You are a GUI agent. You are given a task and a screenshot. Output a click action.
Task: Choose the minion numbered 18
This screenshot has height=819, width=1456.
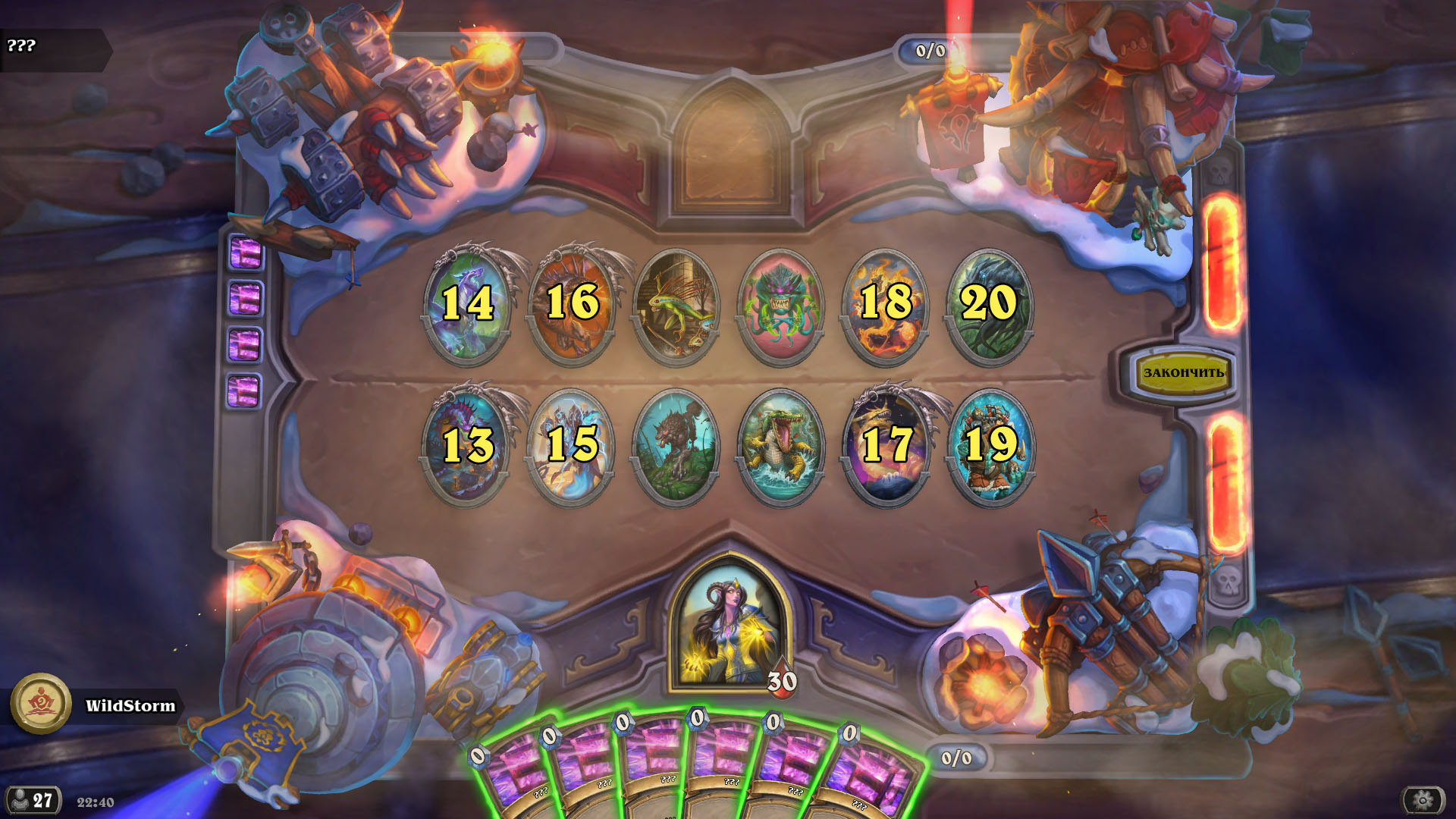(886, 306)
